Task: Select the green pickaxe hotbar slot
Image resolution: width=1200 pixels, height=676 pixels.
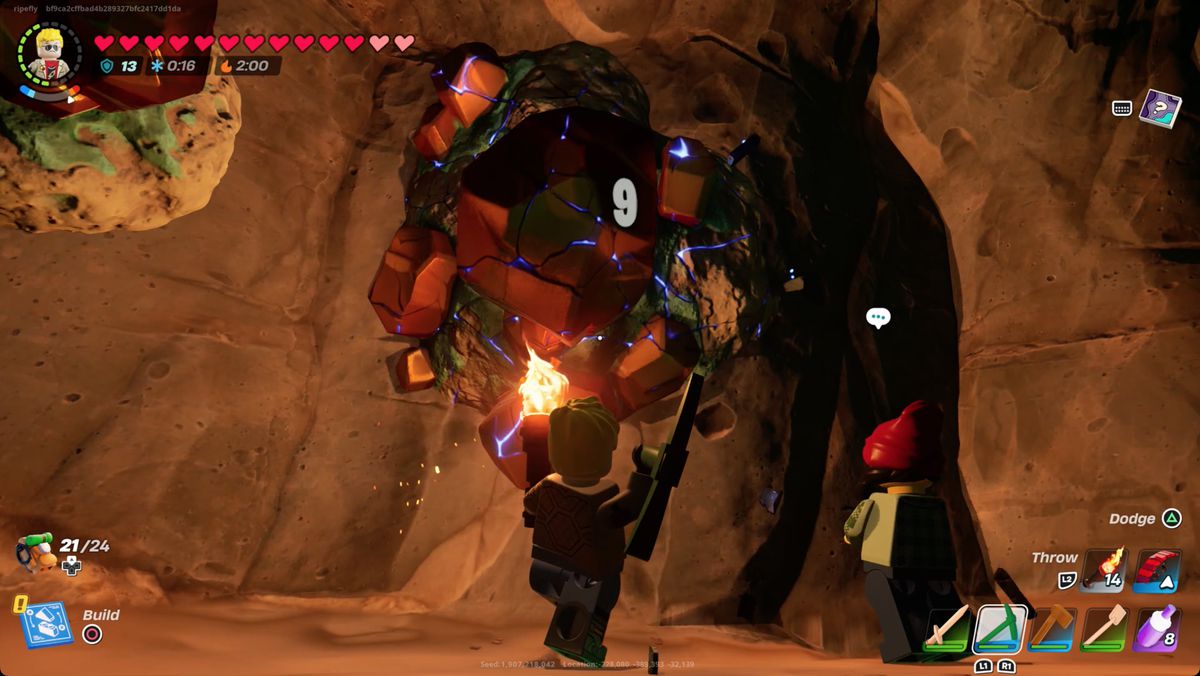Action: [x=1001, y=628]
